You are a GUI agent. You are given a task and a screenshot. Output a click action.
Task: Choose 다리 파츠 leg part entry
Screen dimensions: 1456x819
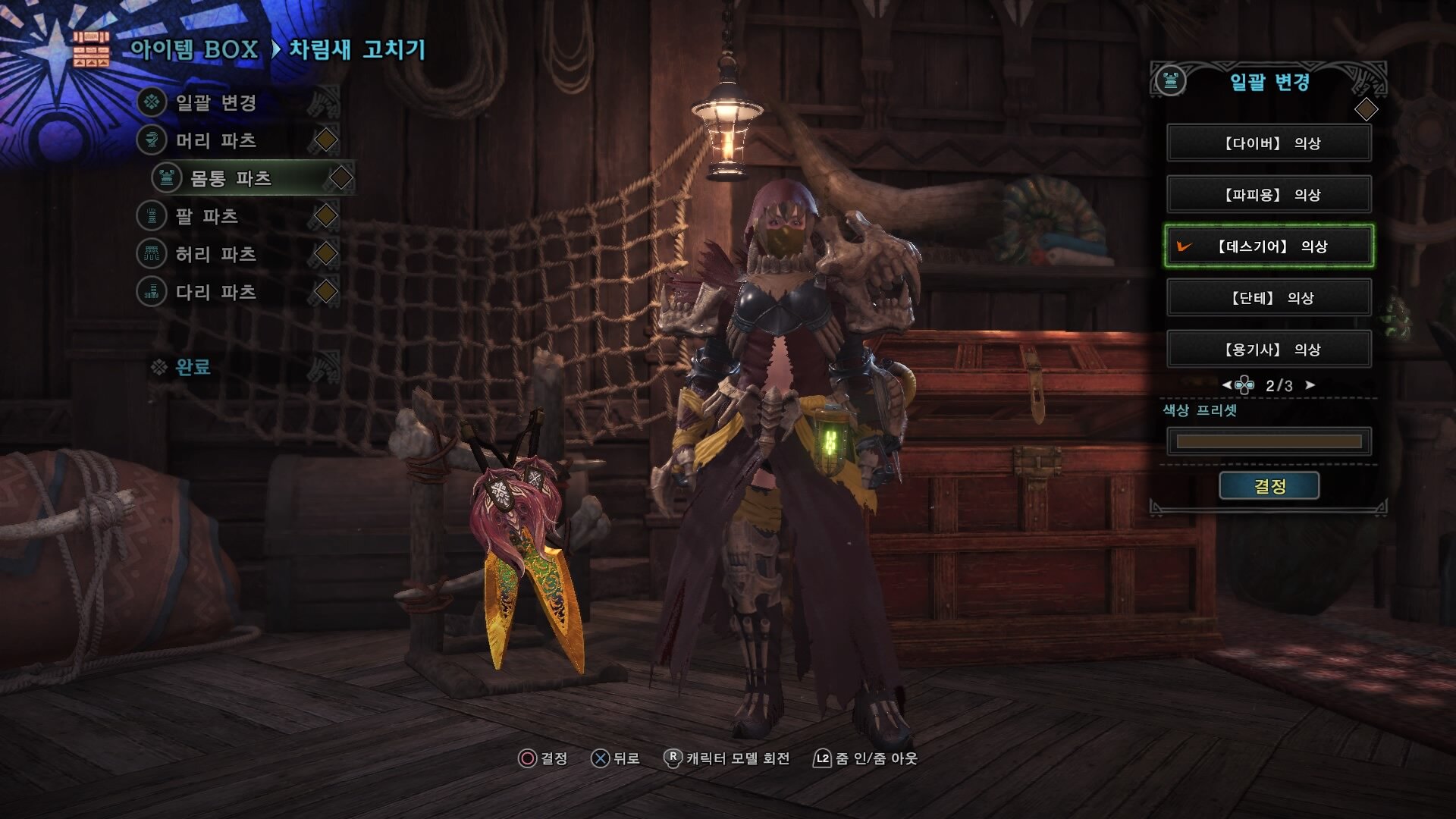pos(216,292)
